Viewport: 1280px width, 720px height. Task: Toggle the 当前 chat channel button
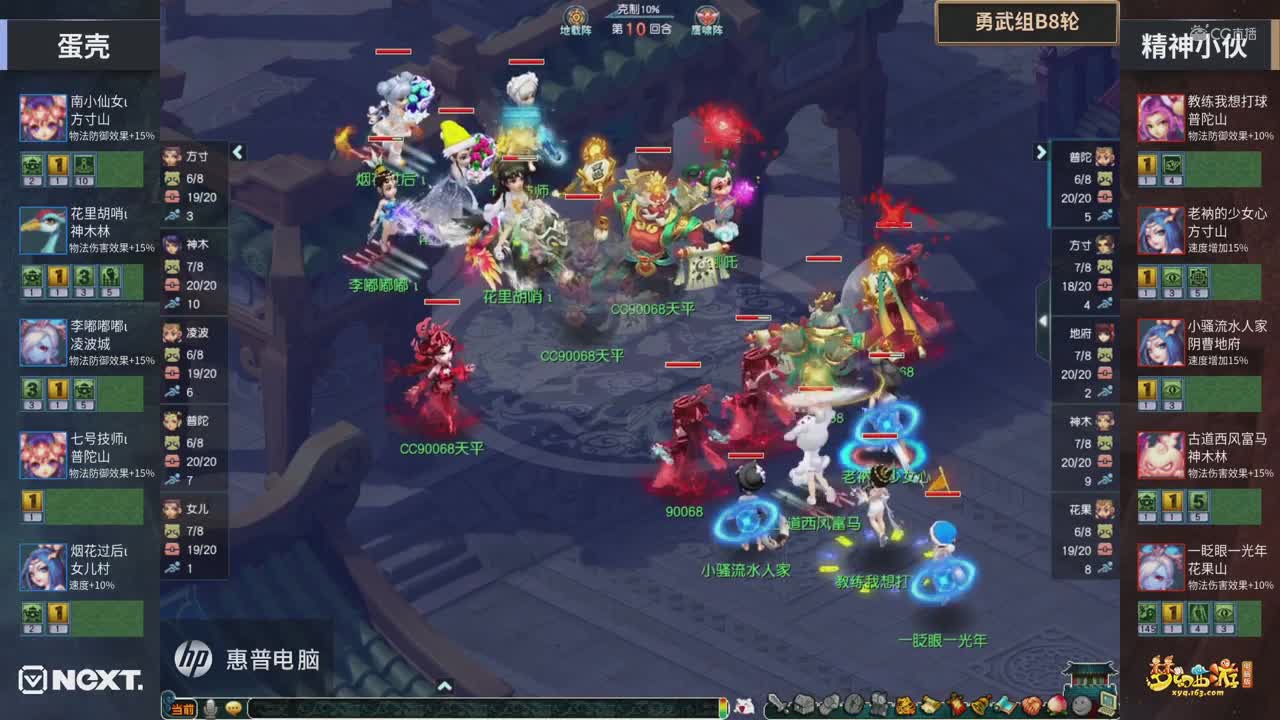click(182, 708)
